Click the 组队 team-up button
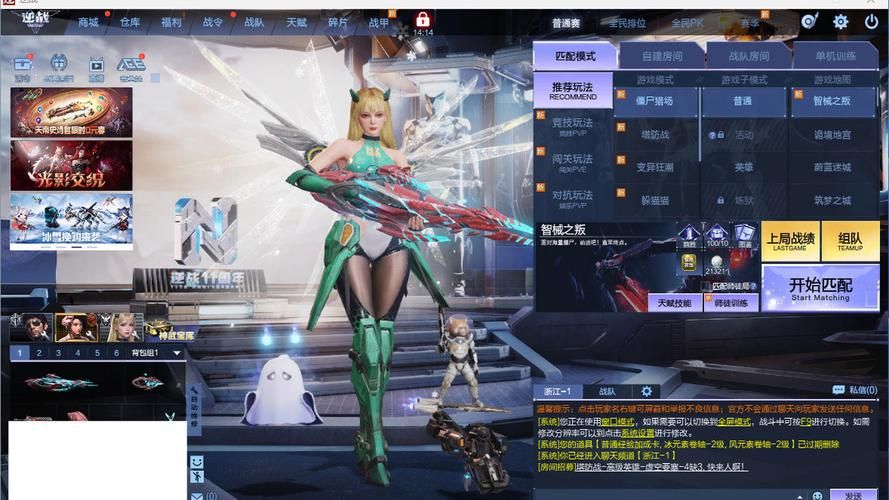The height and width of the screenshot is (500, 889). tap(851, 241)
